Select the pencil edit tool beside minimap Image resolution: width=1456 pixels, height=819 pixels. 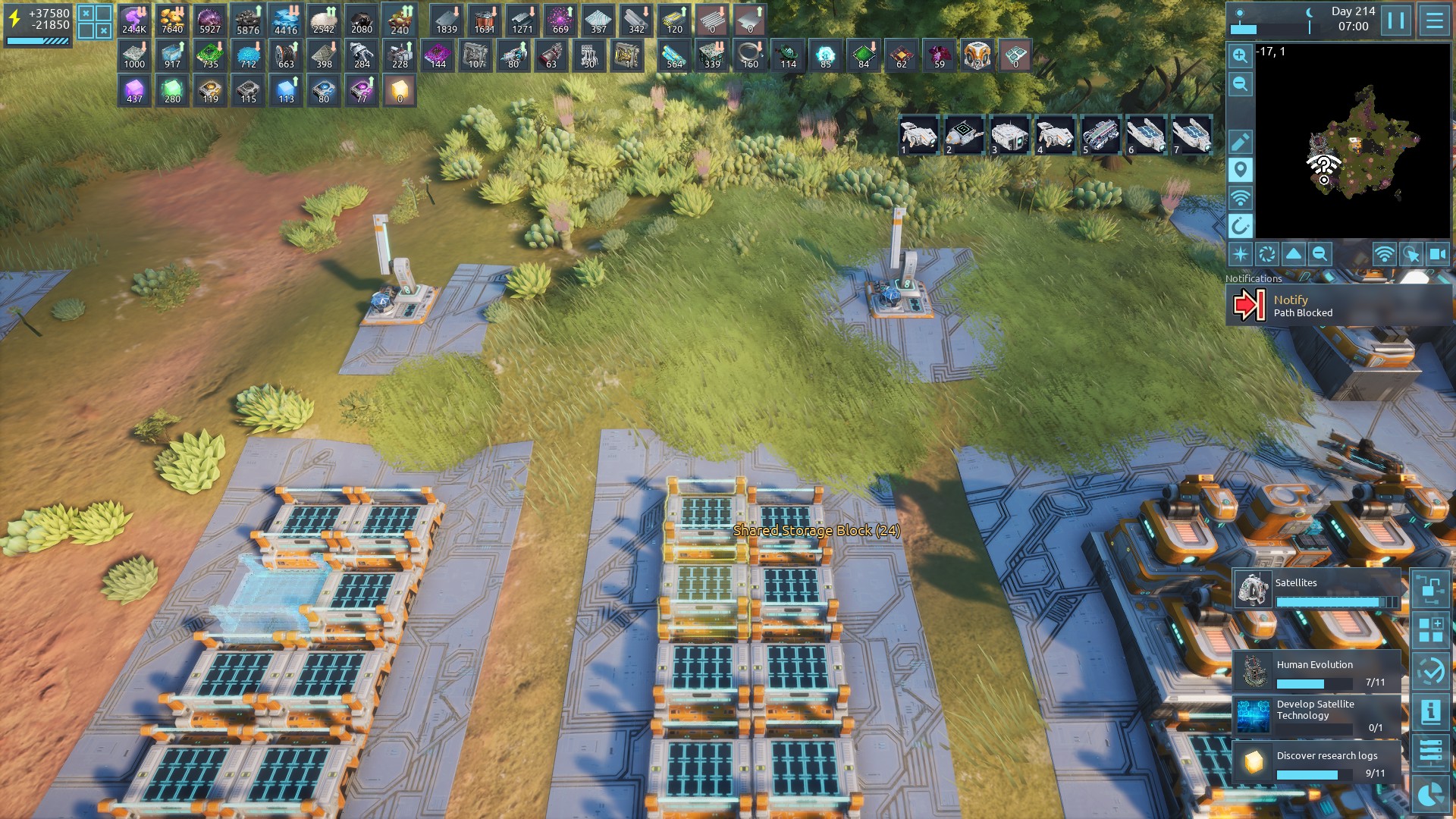tap(1240, 142)
